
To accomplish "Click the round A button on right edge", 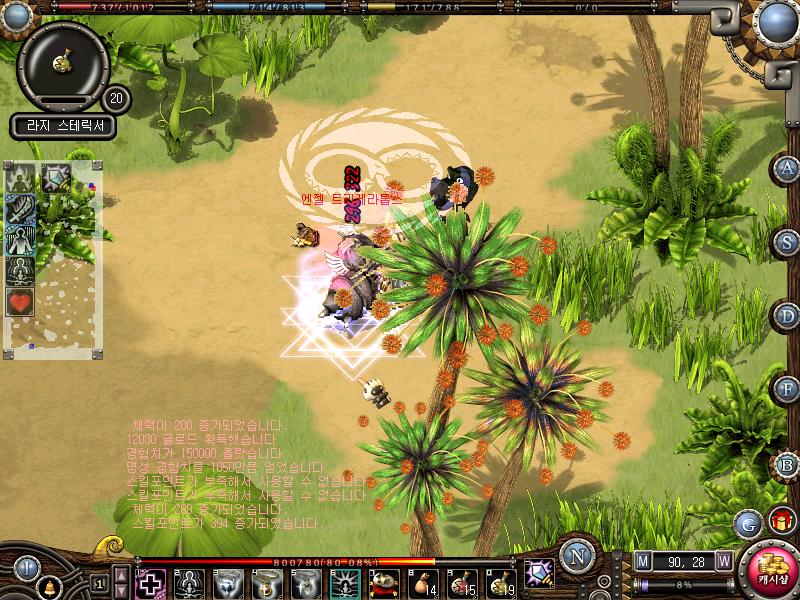I will pyautogui.click(x=788, y=168).
